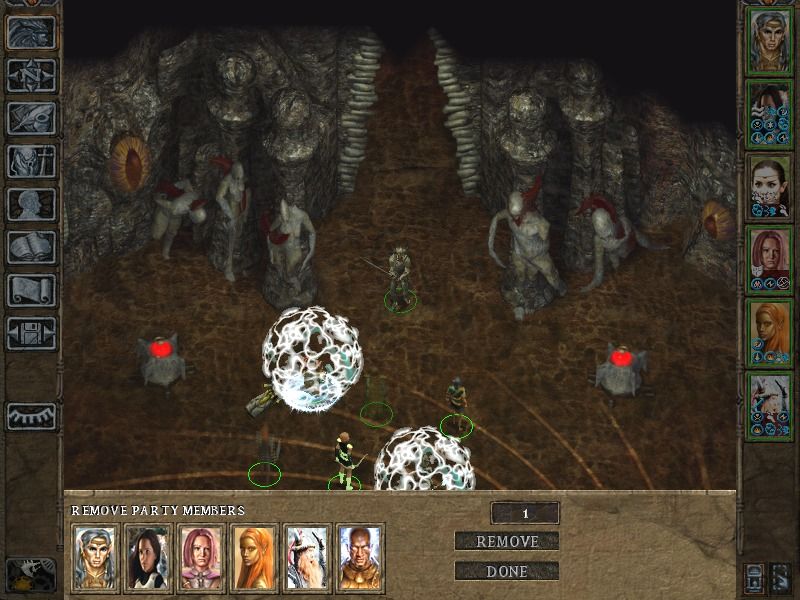Select the orange-skinned woman in the party sidebar
Image resolution: width=800 pixels, height=600 pixels.
point(769,332)
